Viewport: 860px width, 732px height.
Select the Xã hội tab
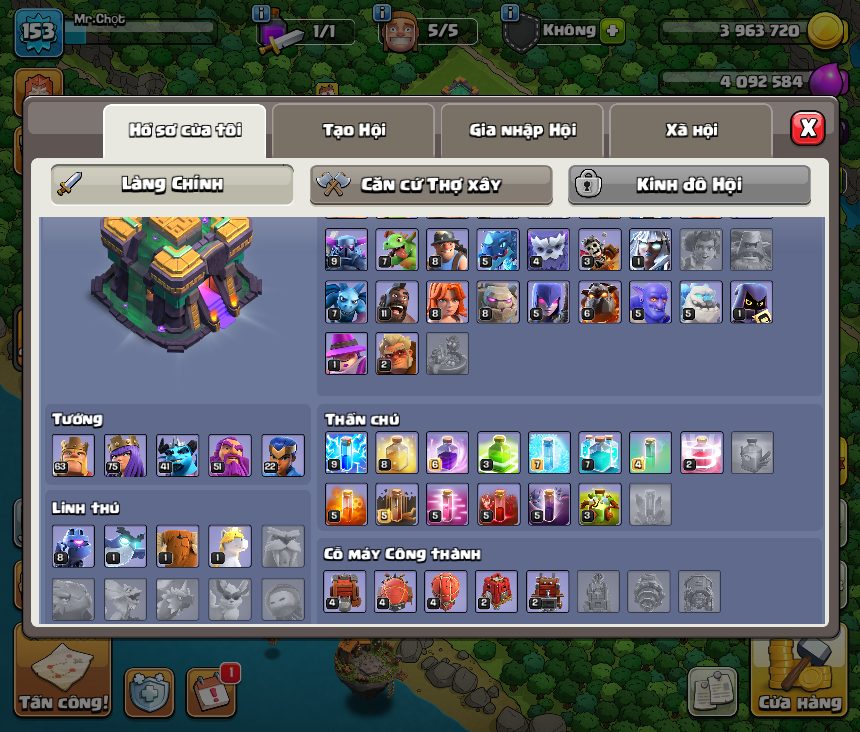(691, 130)
